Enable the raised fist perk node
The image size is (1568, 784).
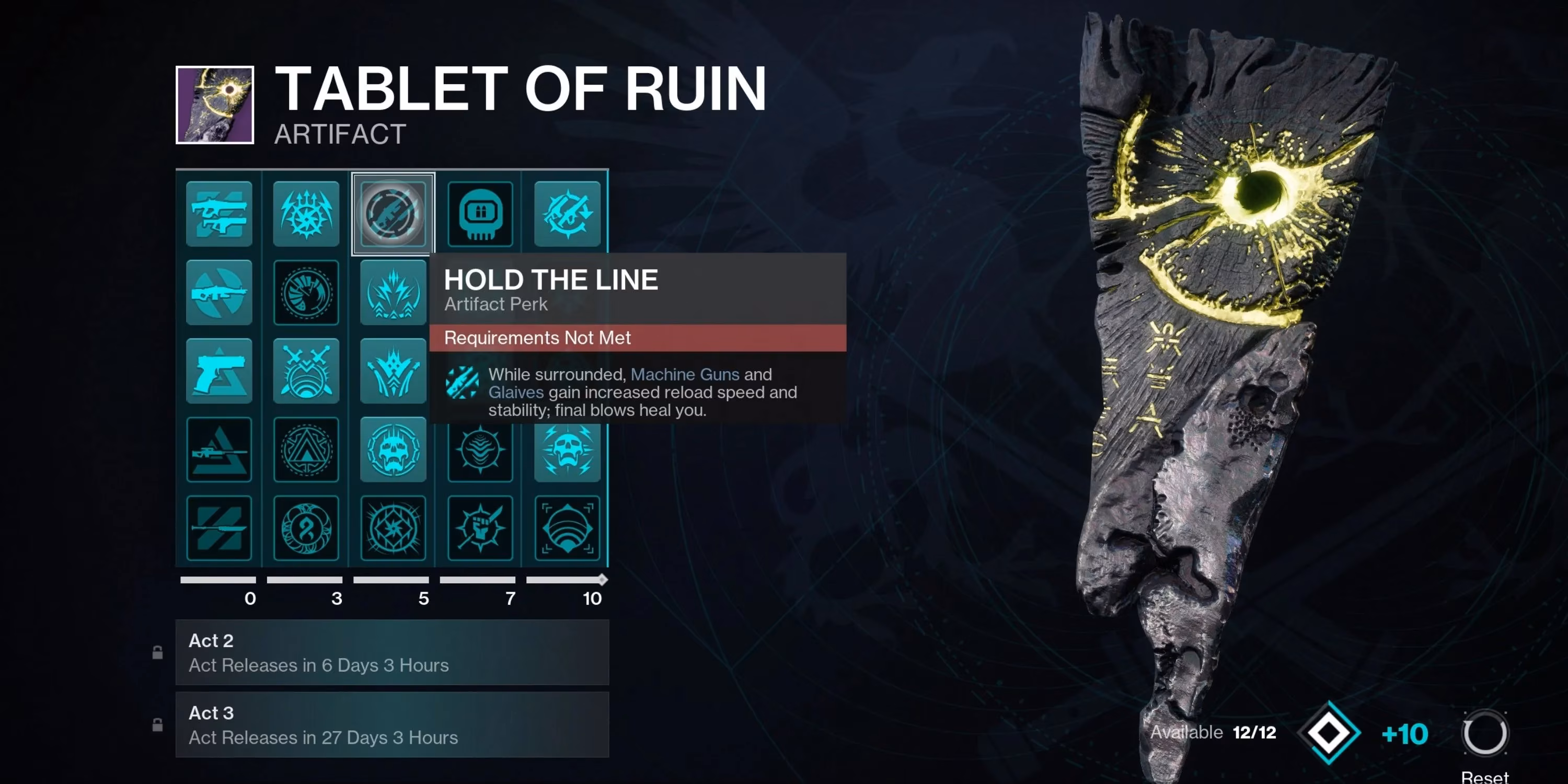click(480, 528)
